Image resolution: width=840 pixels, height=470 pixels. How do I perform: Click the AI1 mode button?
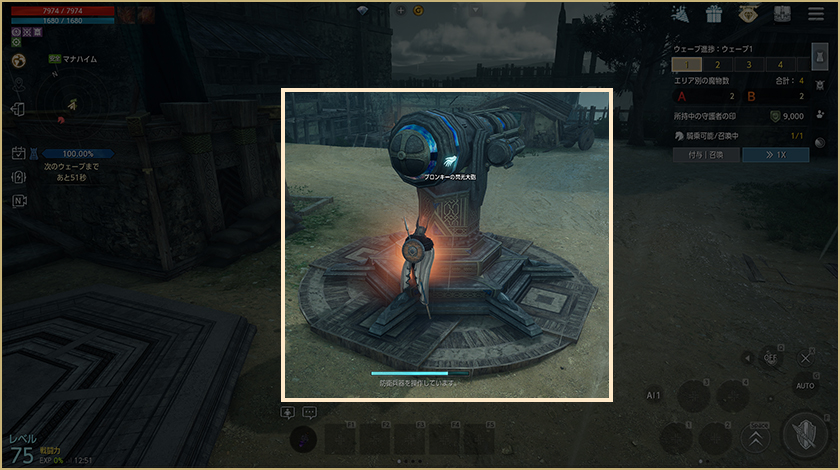click(654, 396)
